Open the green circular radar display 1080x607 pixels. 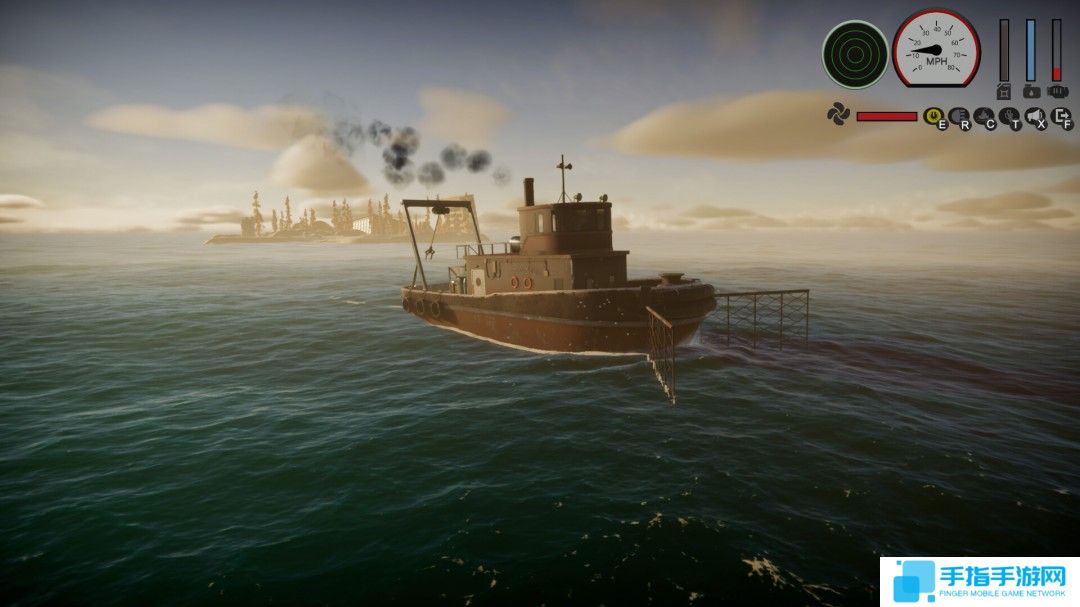tap(855, 55)
